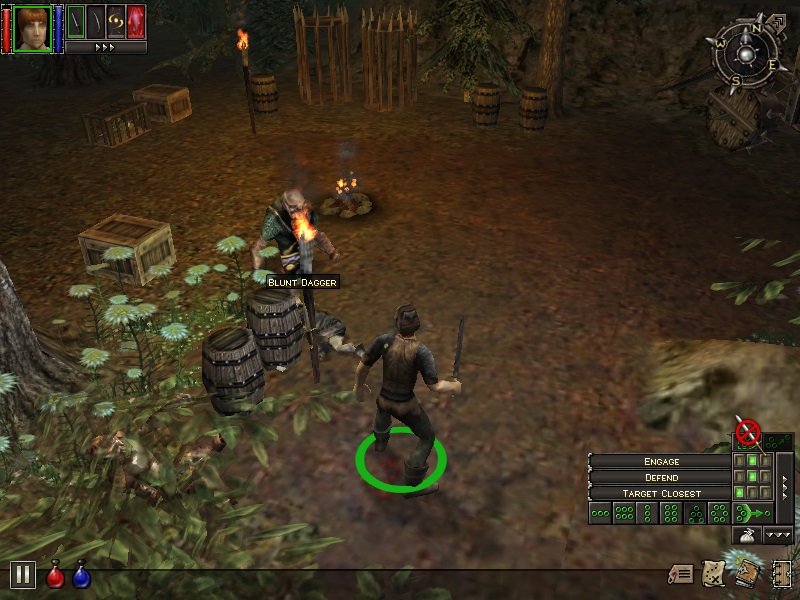Collect loot with the sack button
The image size is (800, 600).
[x=746, y=536]
